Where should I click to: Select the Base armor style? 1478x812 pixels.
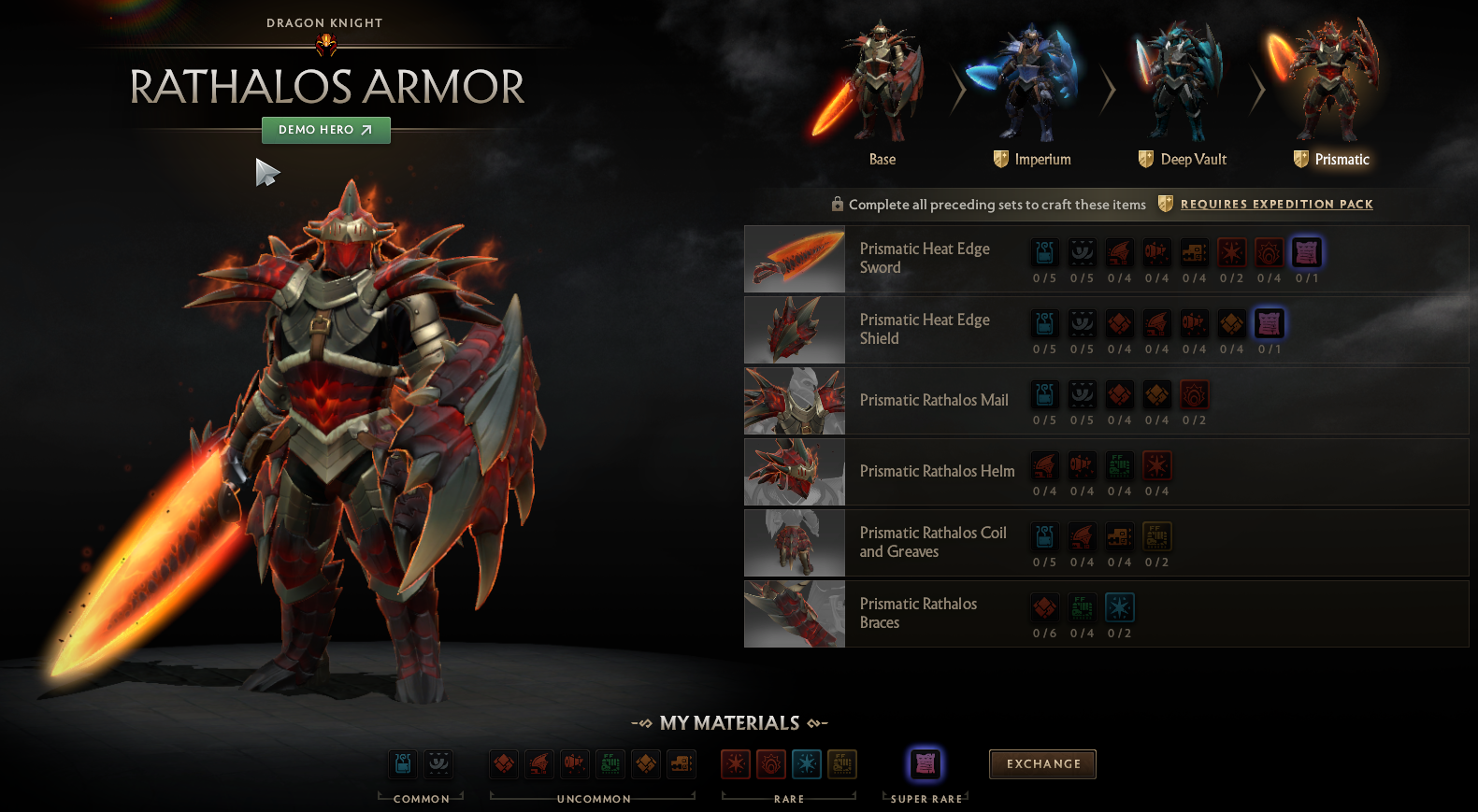coord(881,93)
